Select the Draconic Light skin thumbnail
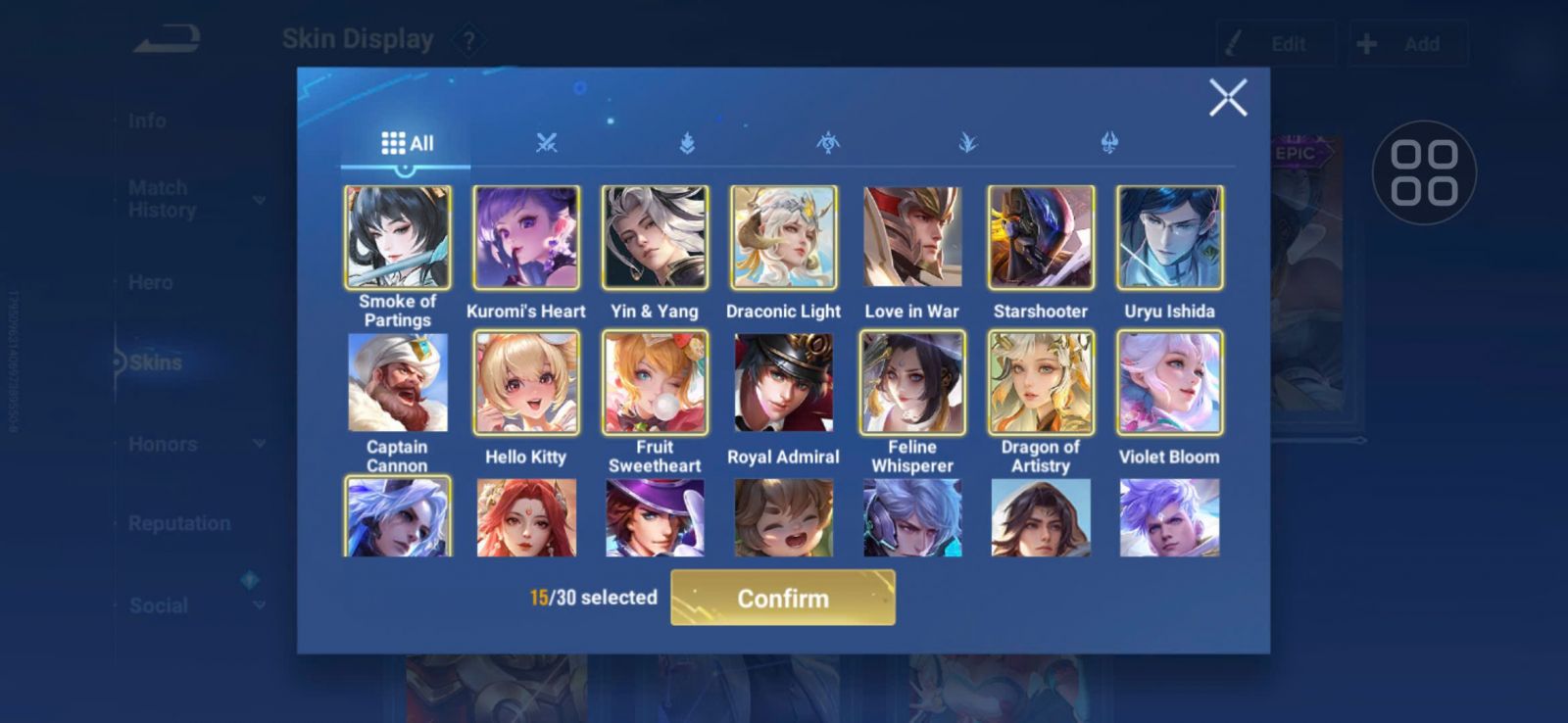The image size is (1568, 723). pyautogui.click(x=783, y=238)
